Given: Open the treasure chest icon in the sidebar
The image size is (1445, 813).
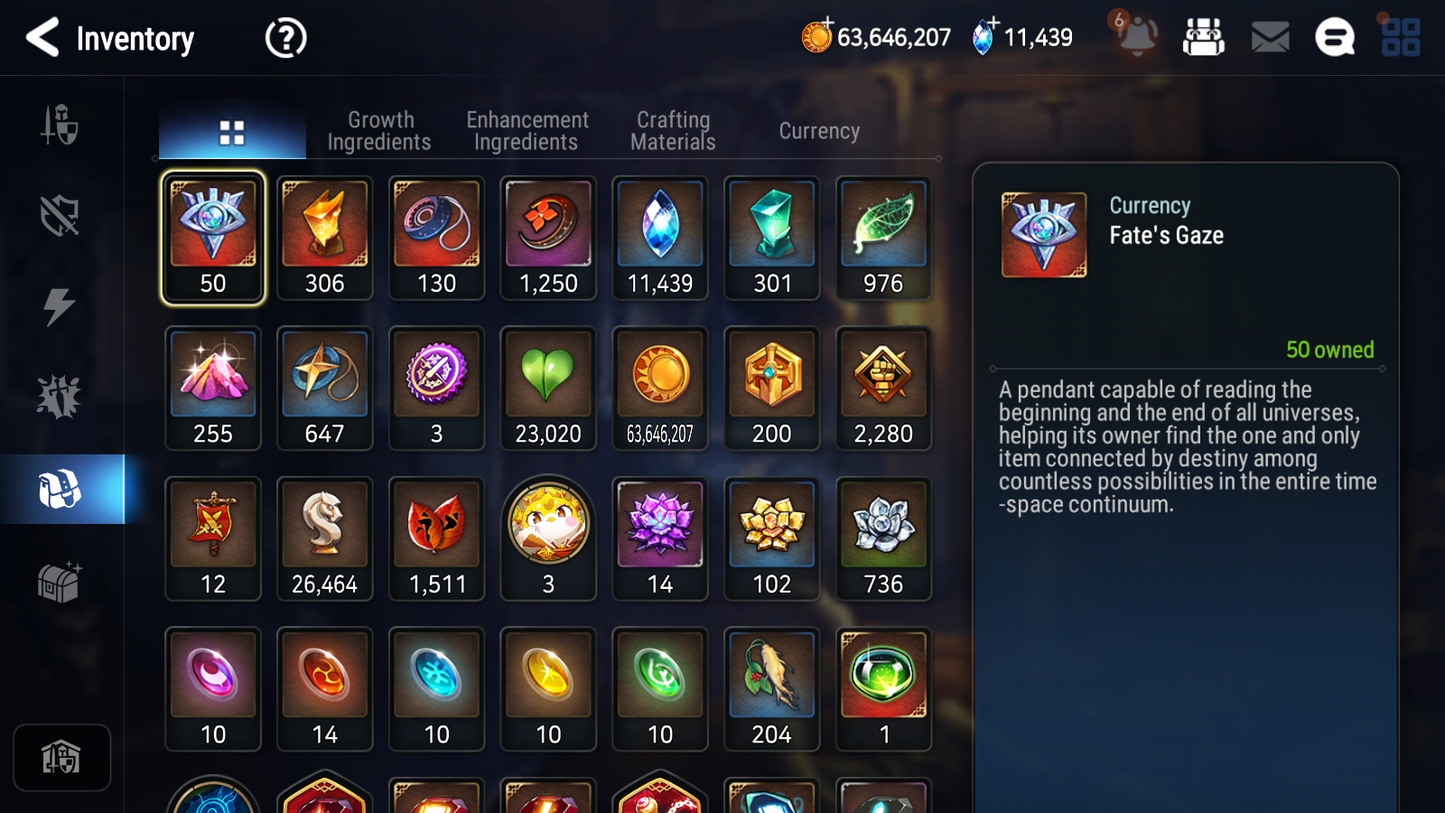Looking at the screenshot, I should [x=60, y=578].
